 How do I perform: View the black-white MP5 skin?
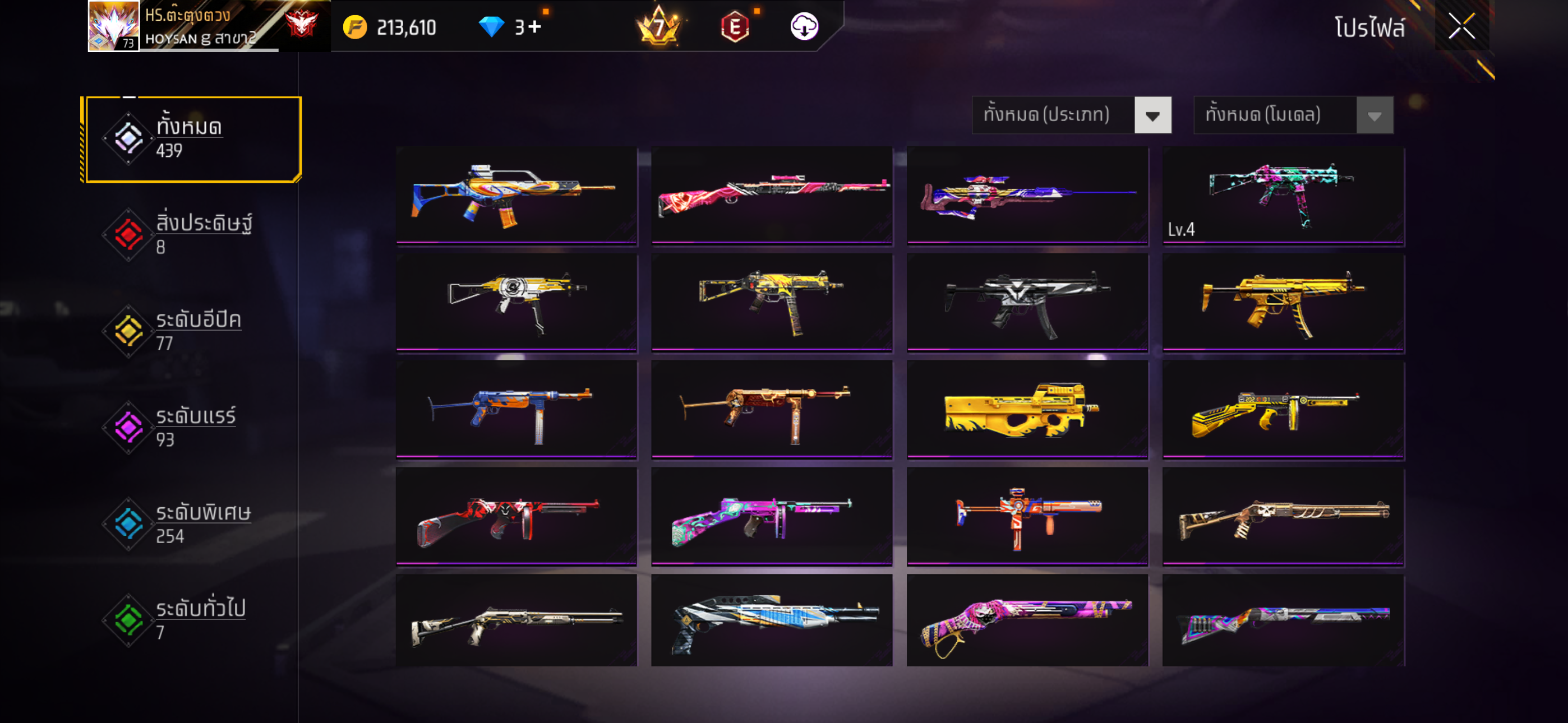1027,302
